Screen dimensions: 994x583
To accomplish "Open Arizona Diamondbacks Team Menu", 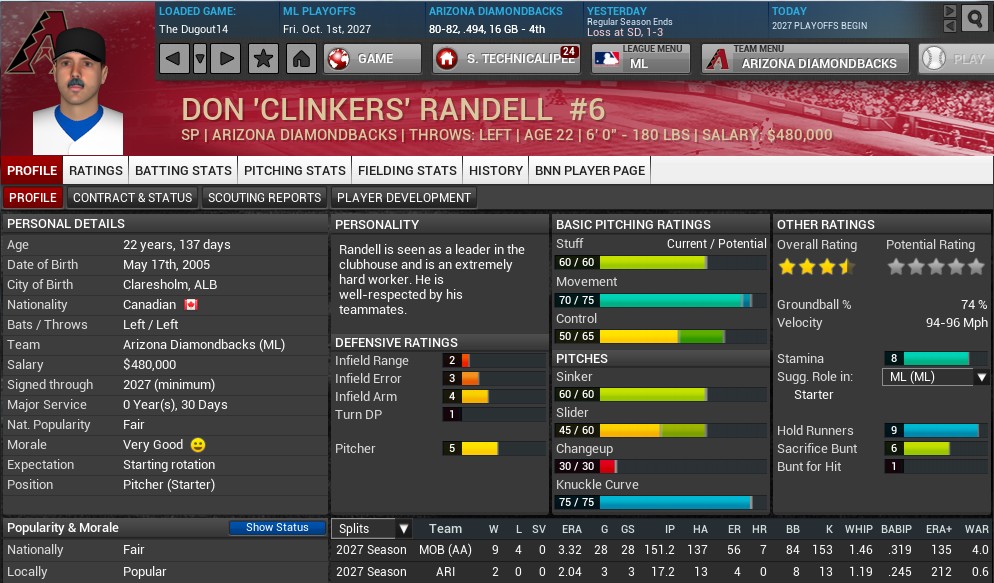I will click(x=805, y=59).
